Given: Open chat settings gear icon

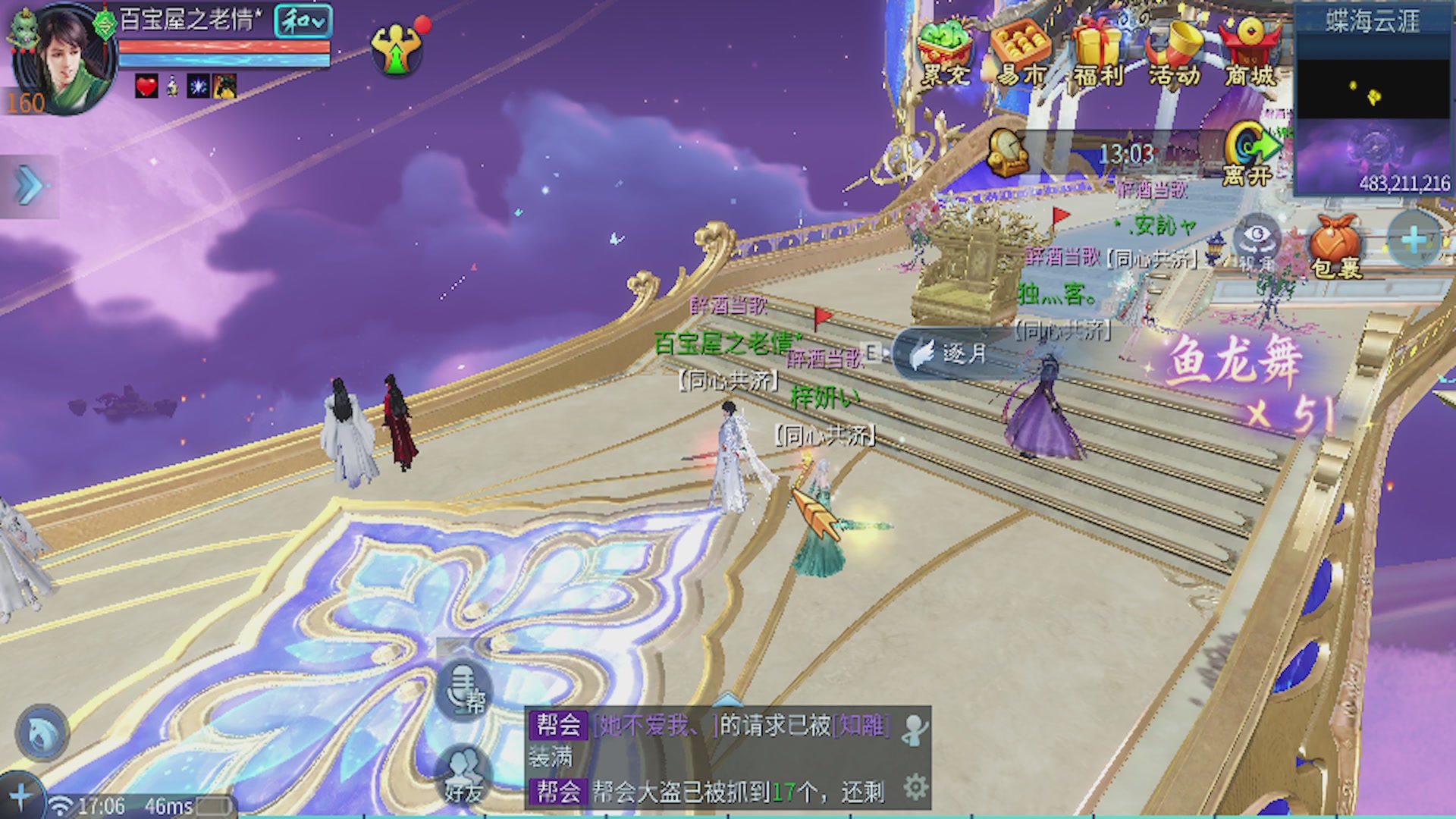Looking at the screenshot, I should tap(915, 788).
